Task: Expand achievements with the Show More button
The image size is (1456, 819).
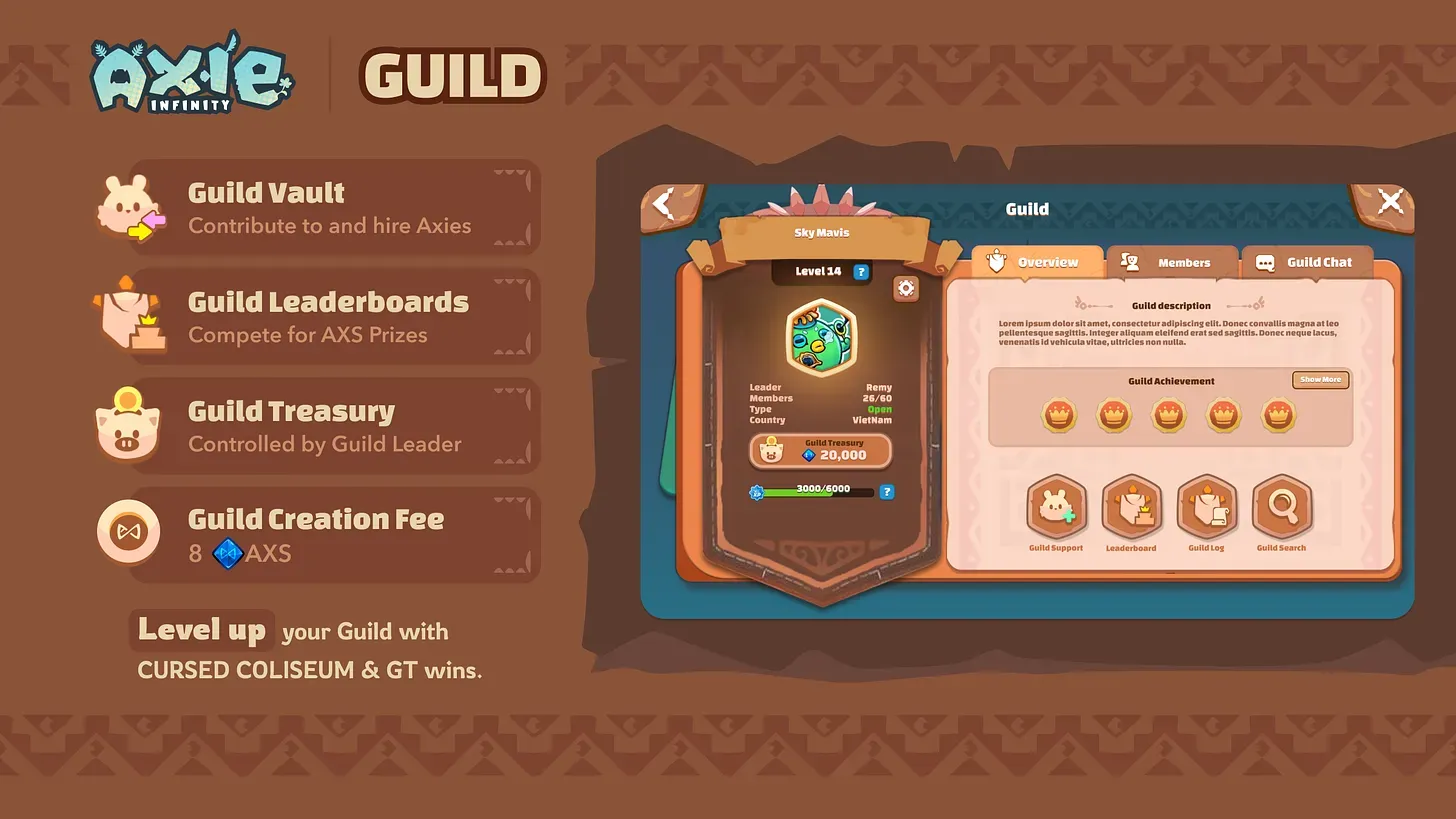Action: [1320, 380]
